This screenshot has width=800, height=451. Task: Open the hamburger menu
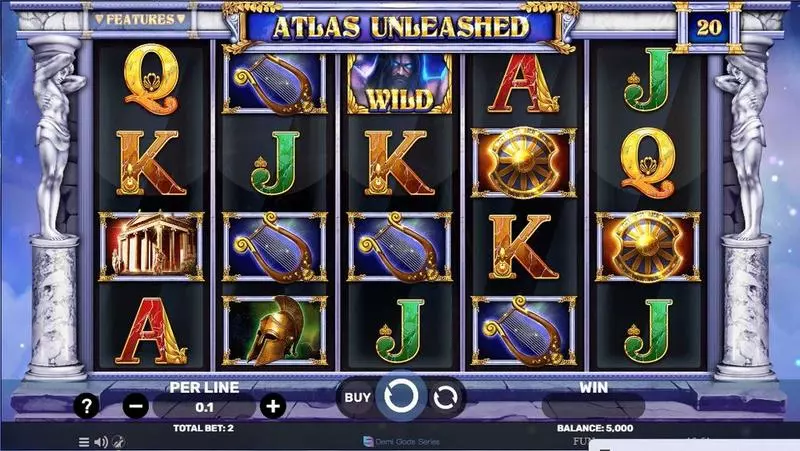84,441
